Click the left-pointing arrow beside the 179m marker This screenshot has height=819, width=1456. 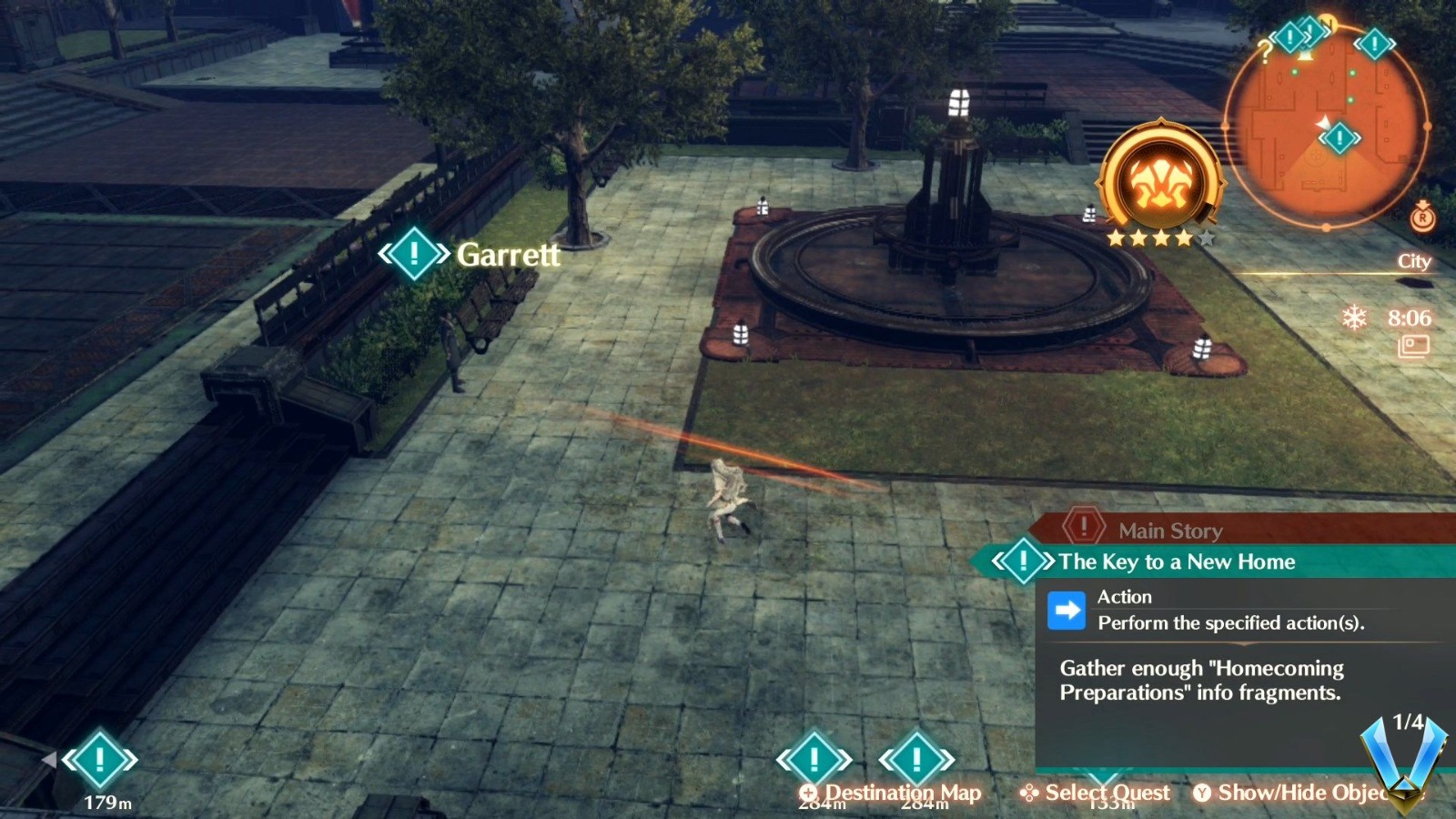tap(48, 758)
